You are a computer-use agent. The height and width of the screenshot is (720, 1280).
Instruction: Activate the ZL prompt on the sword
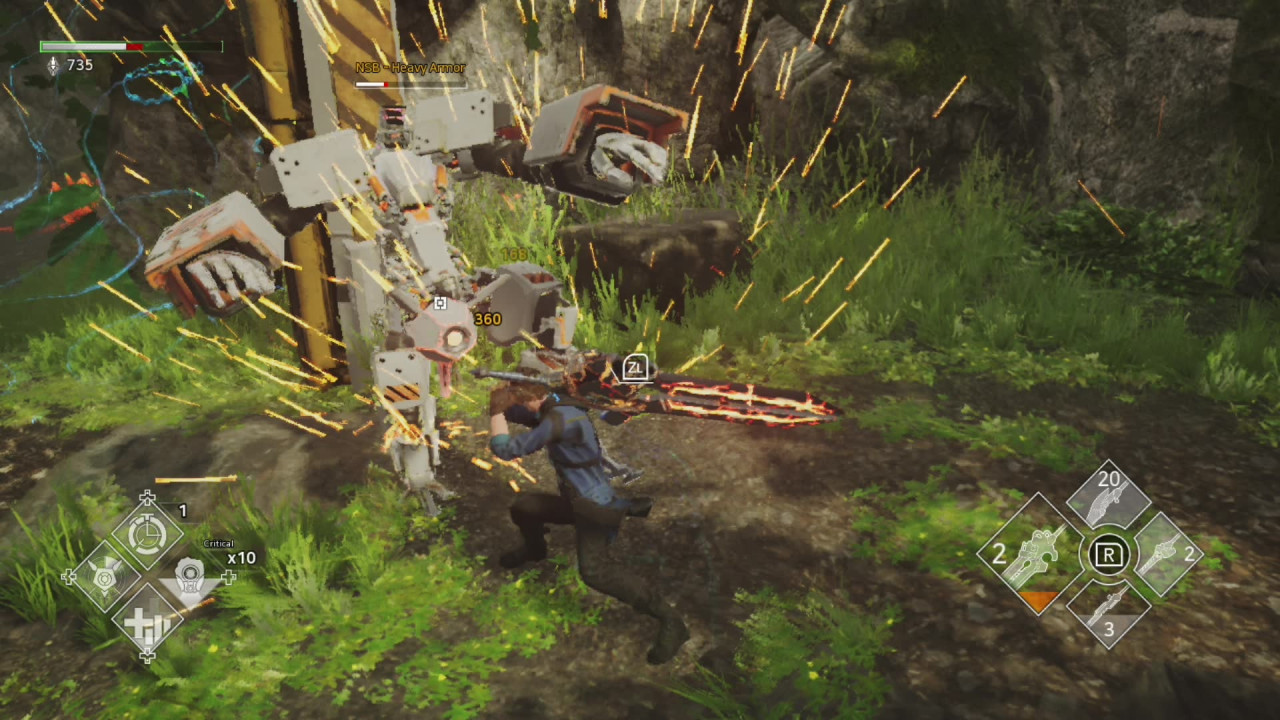coord(634,368)
